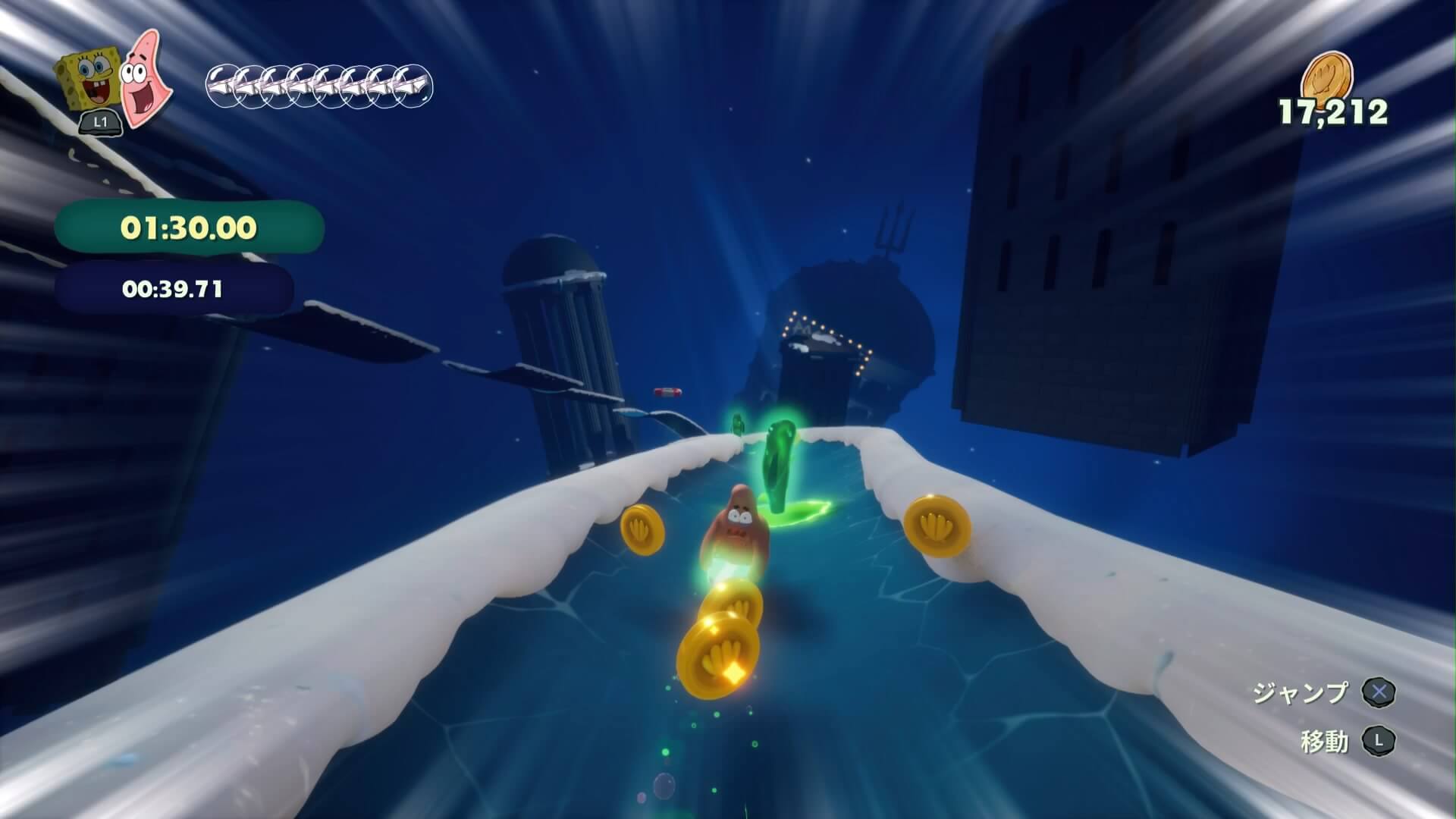1456x819 pixels.
Task: Select the Patrick character portrait
Action: [143, 77]
